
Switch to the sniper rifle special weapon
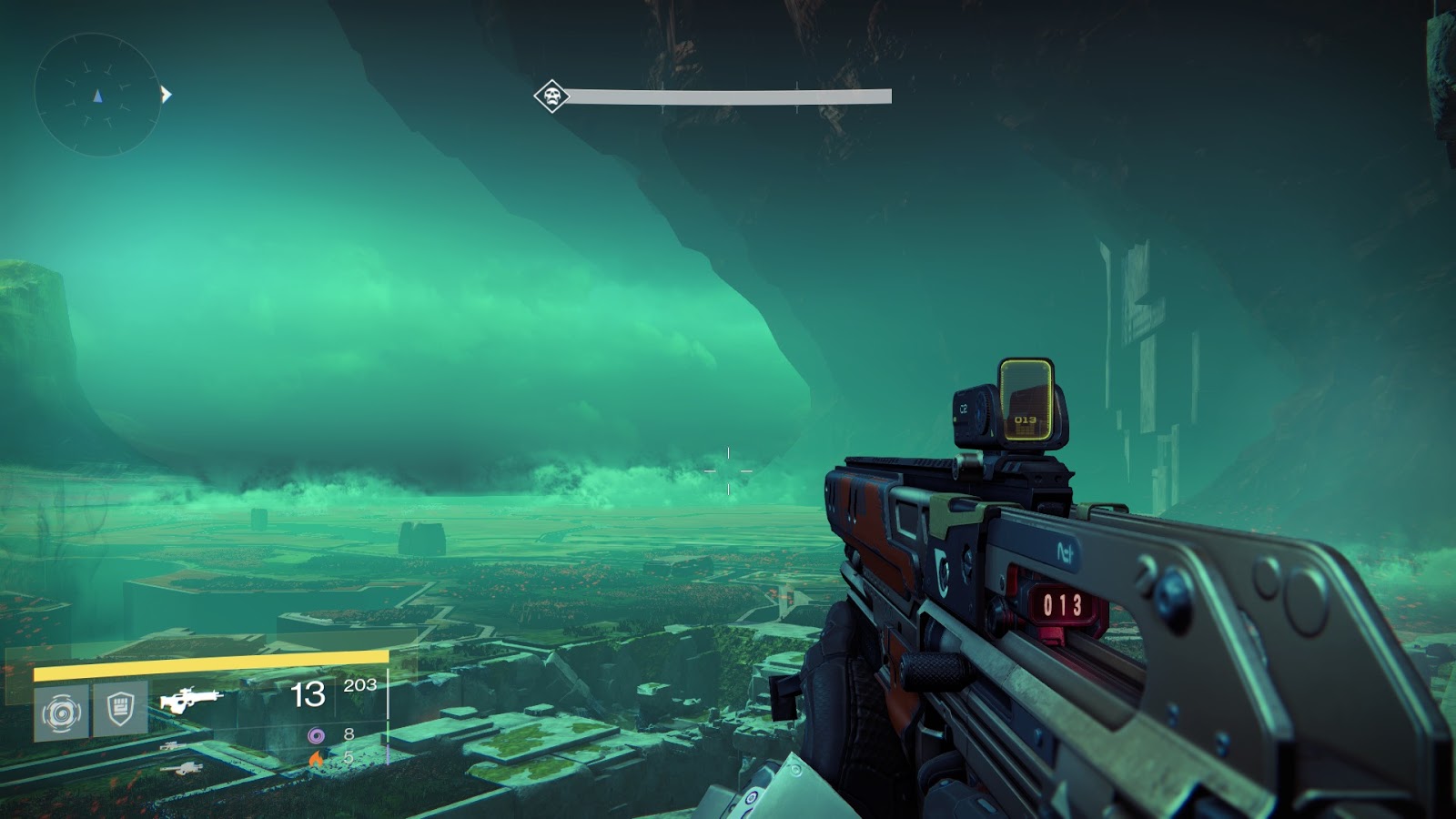coord(172,746)
